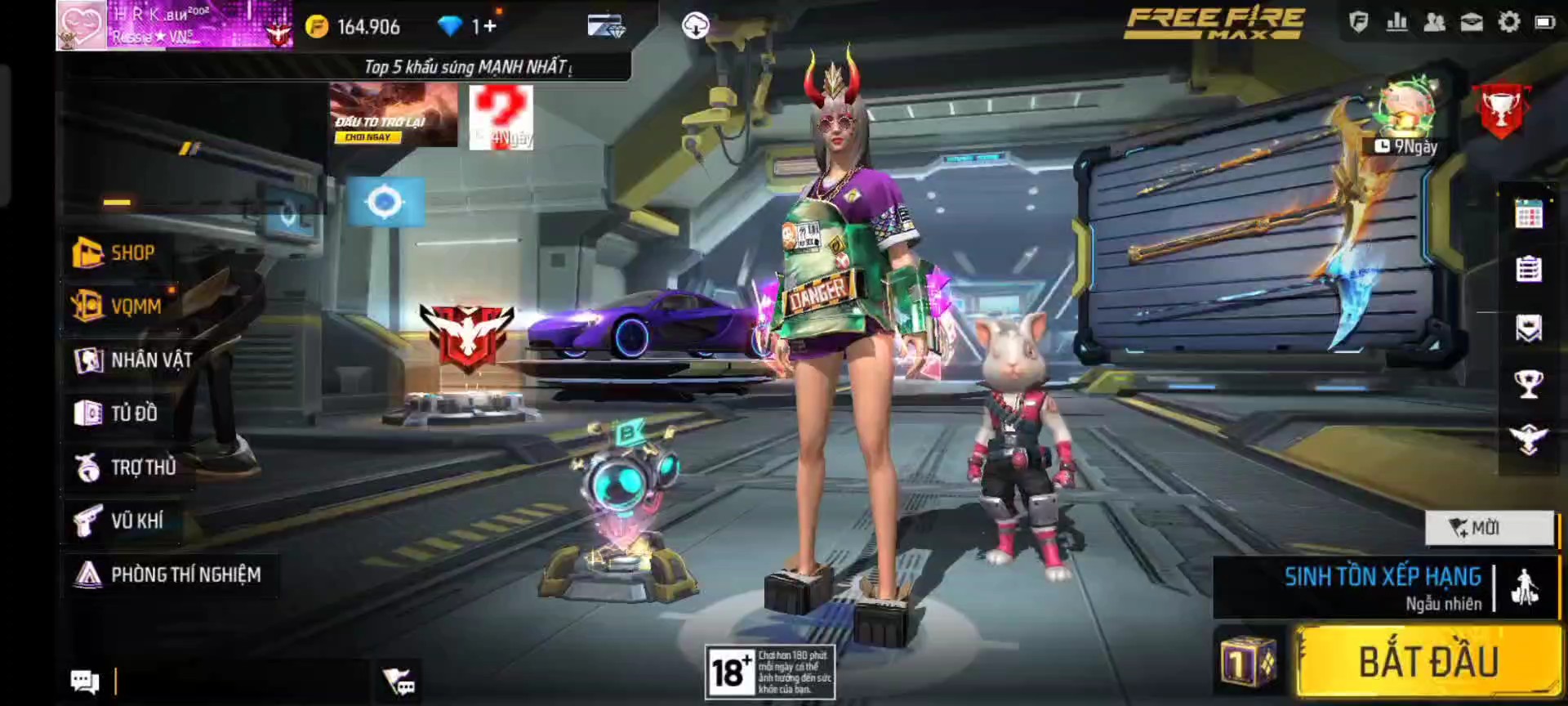Open the ĐẤU TỐ TRỞ LẠI event banner
Viewport: 1568px width, 706px height.
click(x=393, y=116)
